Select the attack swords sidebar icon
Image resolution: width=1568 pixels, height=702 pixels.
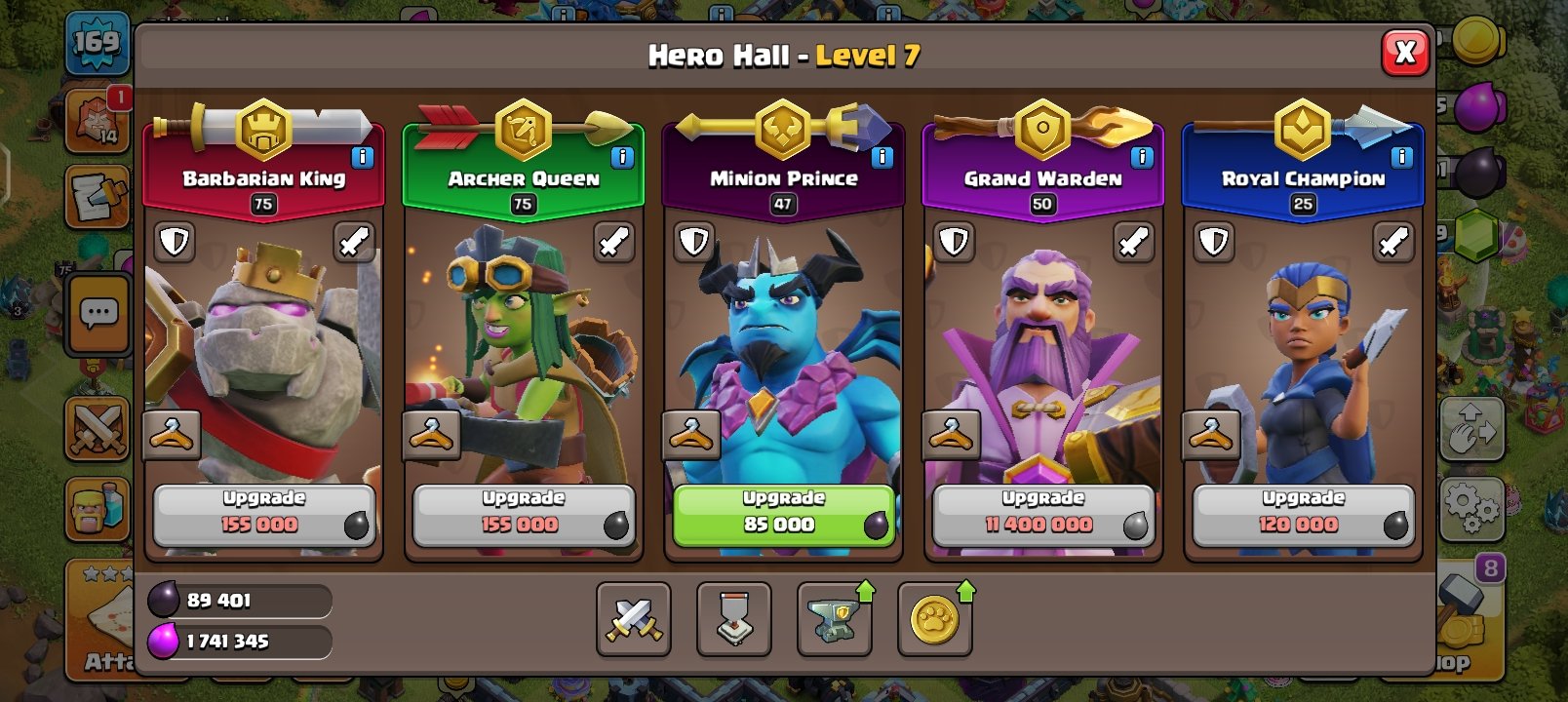(x=97, y=429)
